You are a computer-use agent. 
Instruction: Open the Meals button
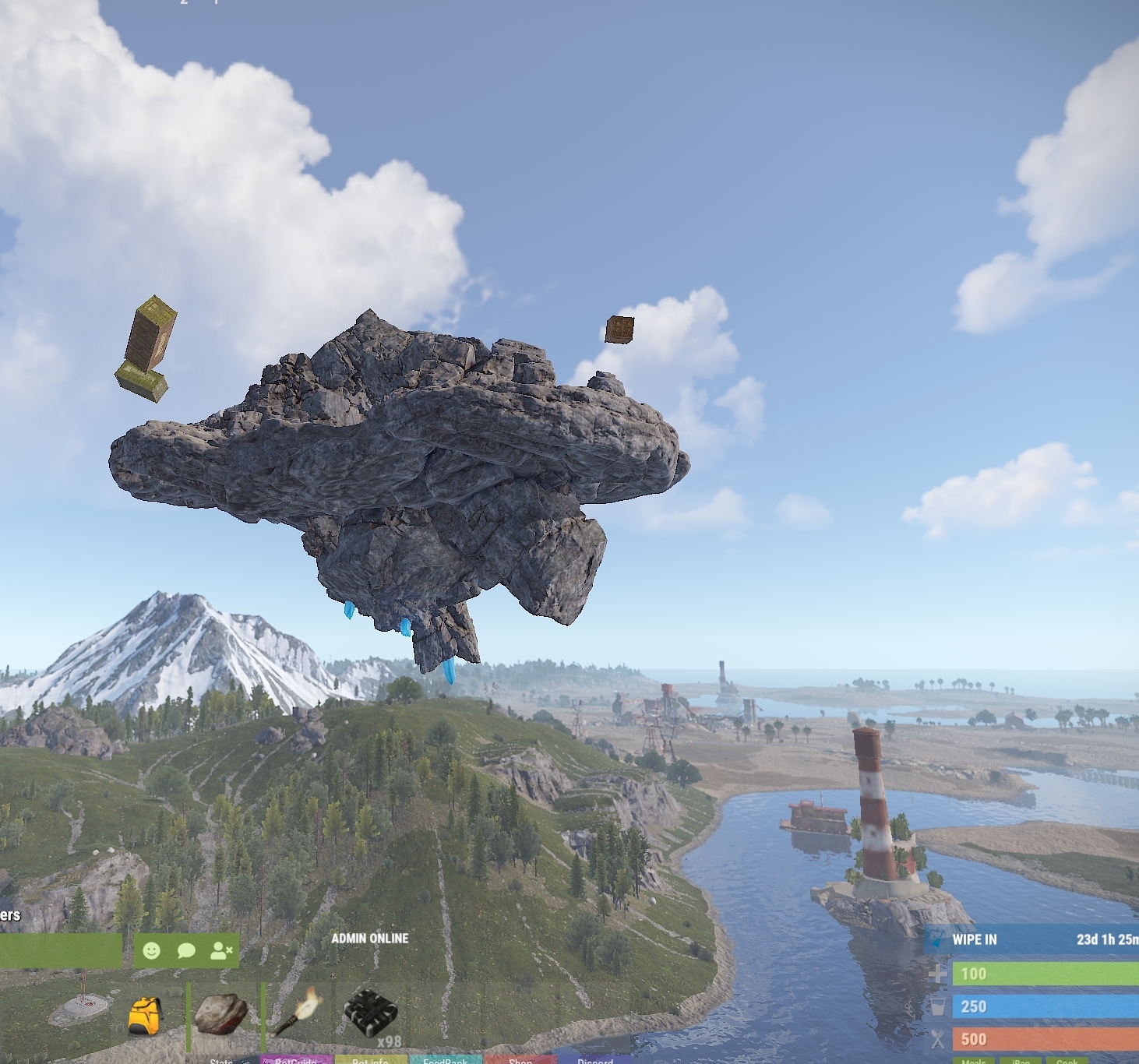pyautogui.click(x=974, y=1061)
